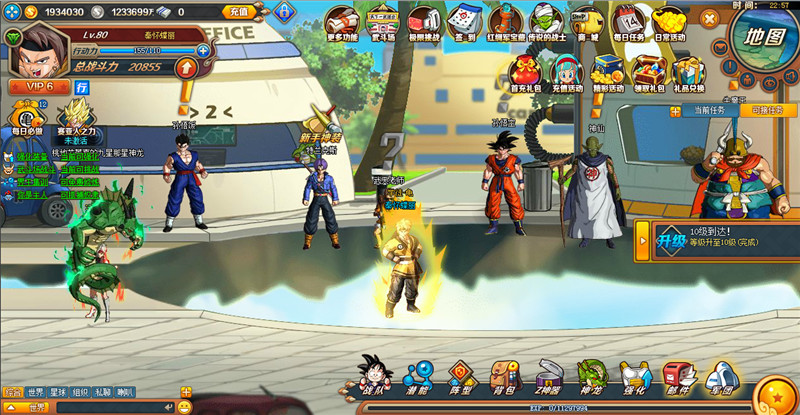Add action points with the plus button
Image resolution: width=800 pixels, height=415 pixels.
pyautogui.click(x=203, y=49)
